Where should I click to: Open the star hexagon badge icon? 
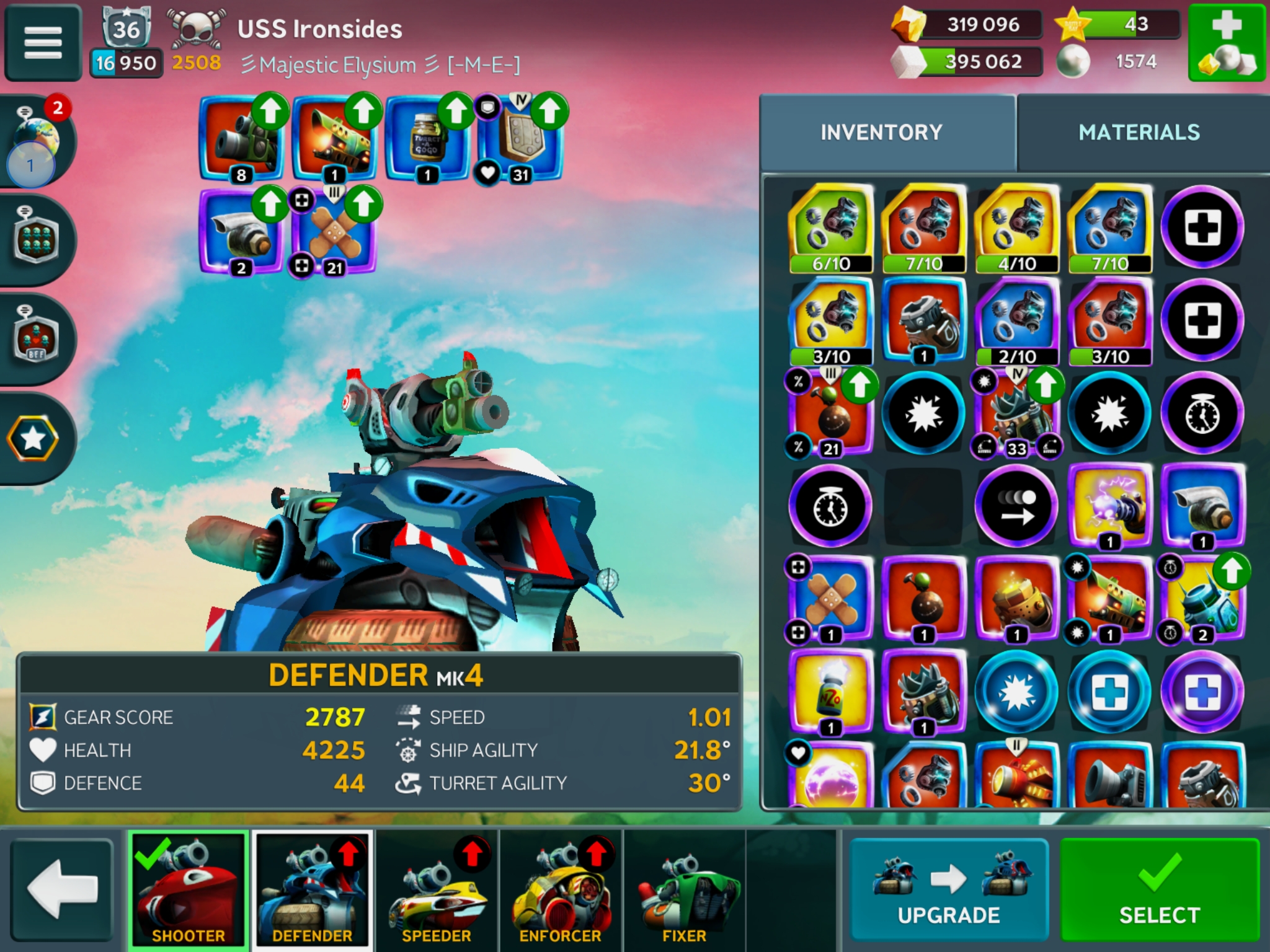[x=33, y=439]
